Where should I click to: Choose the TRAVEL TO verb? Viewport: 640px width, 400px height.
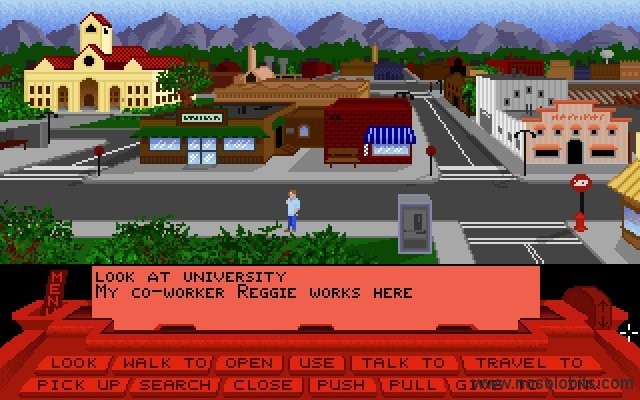529,363
